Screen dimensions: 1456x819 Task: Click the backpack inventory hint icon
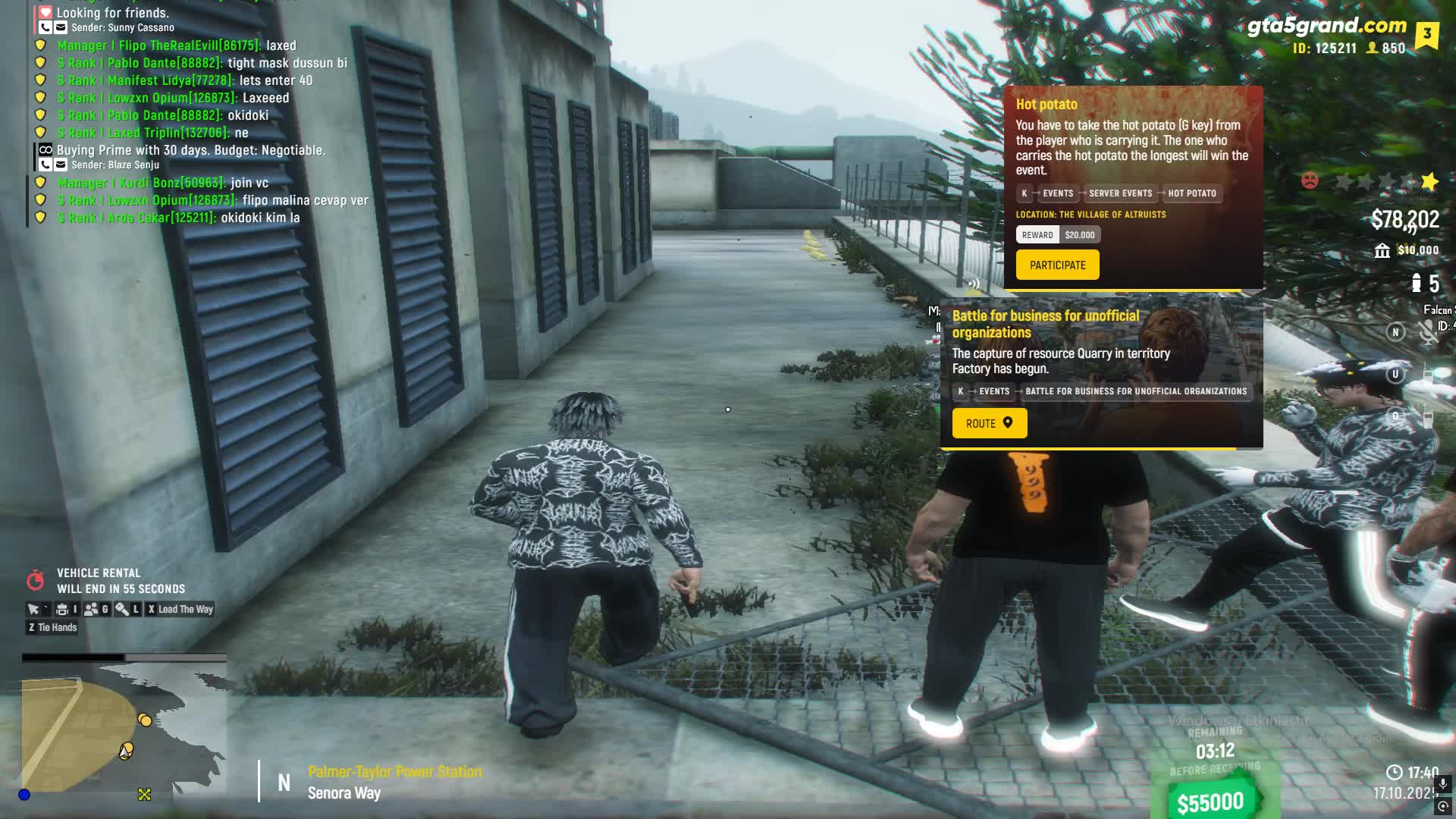62,609
